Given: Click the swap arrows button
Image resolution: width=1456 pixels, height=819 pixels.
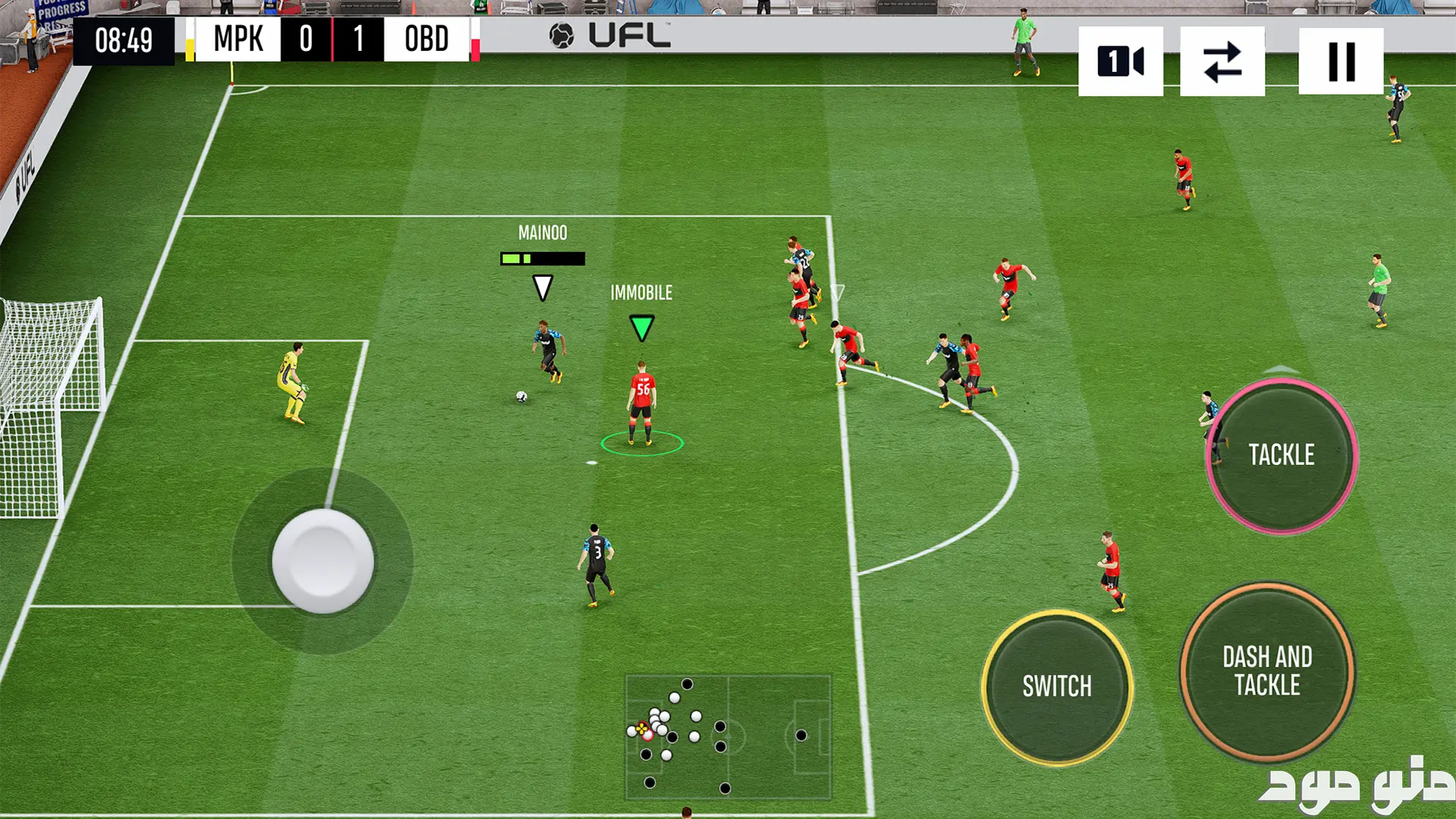Looking at the screenshot, I should point(1222,61).
